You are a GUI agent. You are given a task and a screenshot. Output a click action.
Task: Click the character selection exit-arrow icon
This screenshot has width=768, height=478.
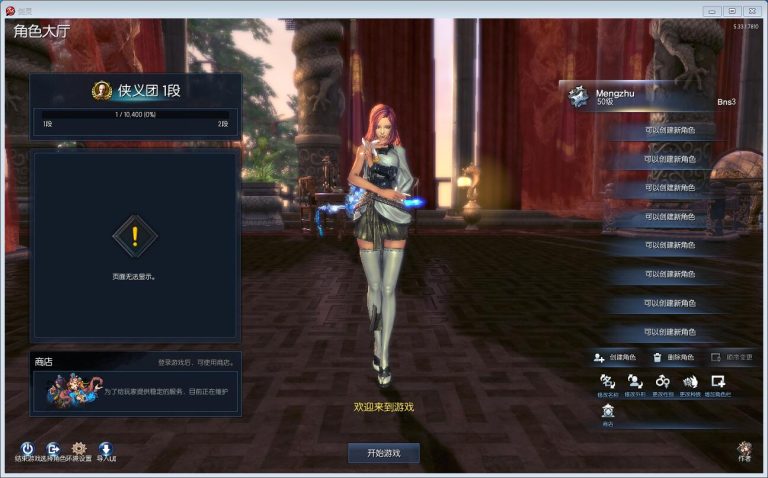(52, 449)
